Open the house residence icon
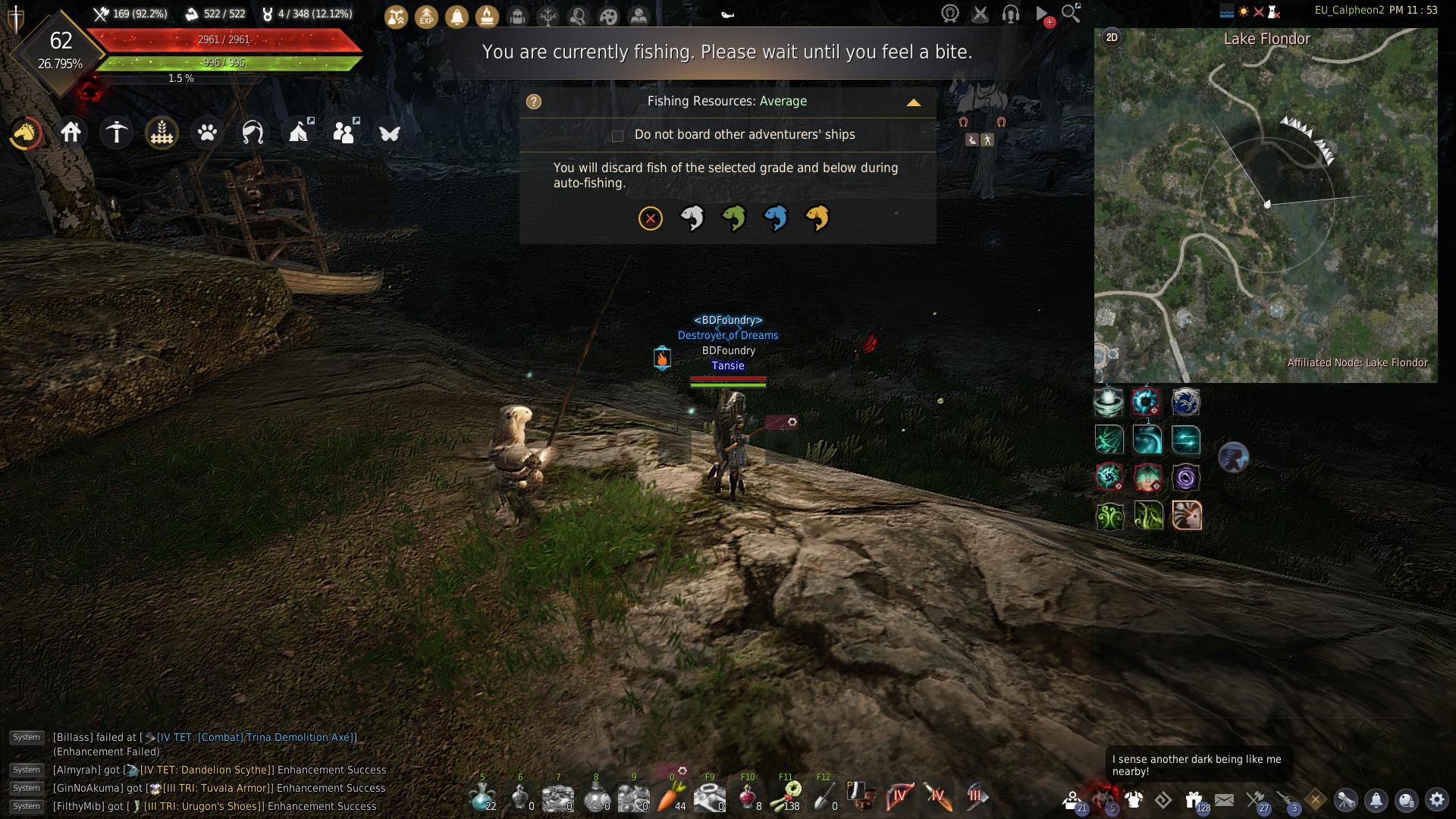 71,133
